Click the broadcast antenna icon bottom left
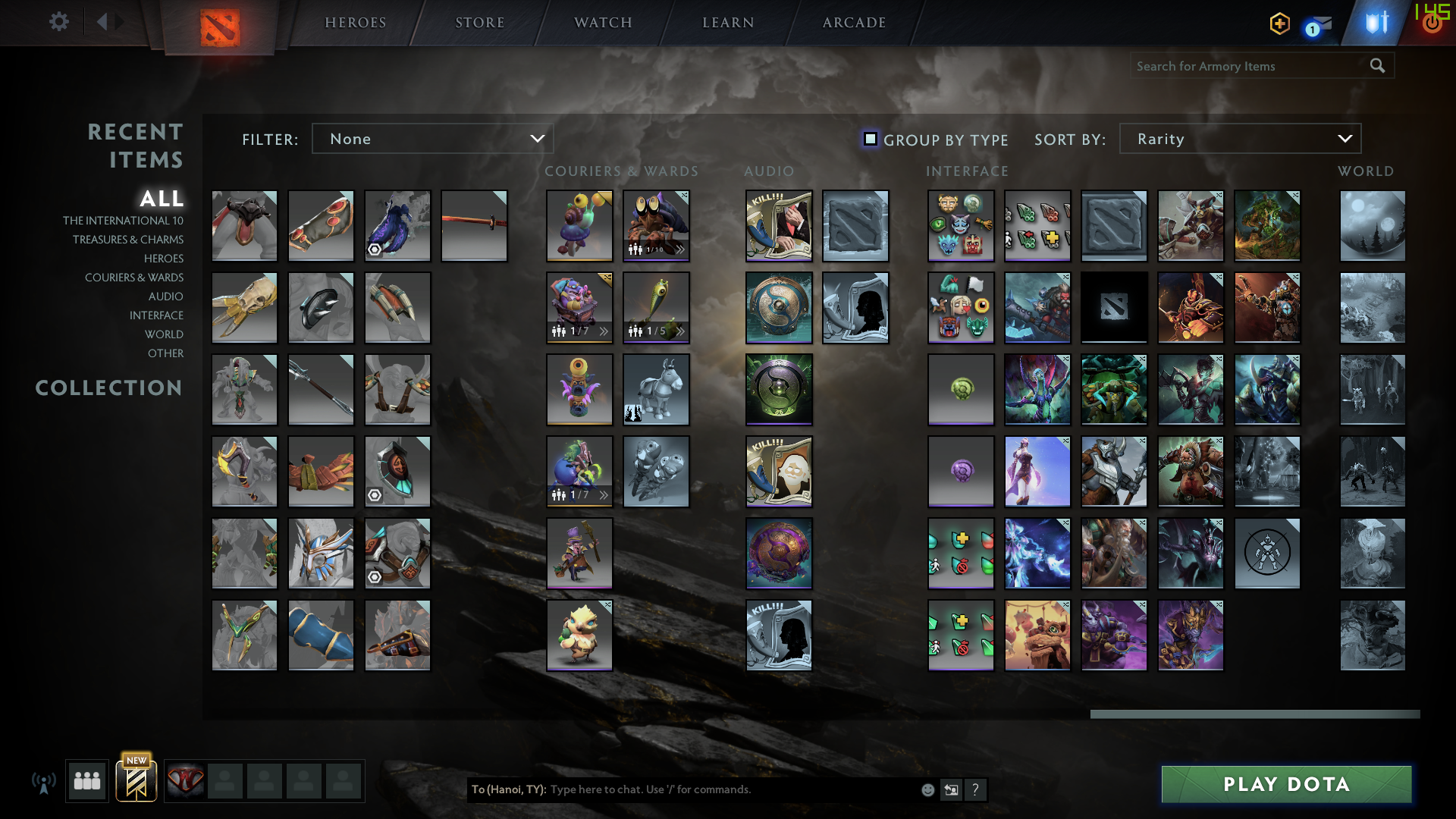The image size is (1456, 819). coord(45,781)
